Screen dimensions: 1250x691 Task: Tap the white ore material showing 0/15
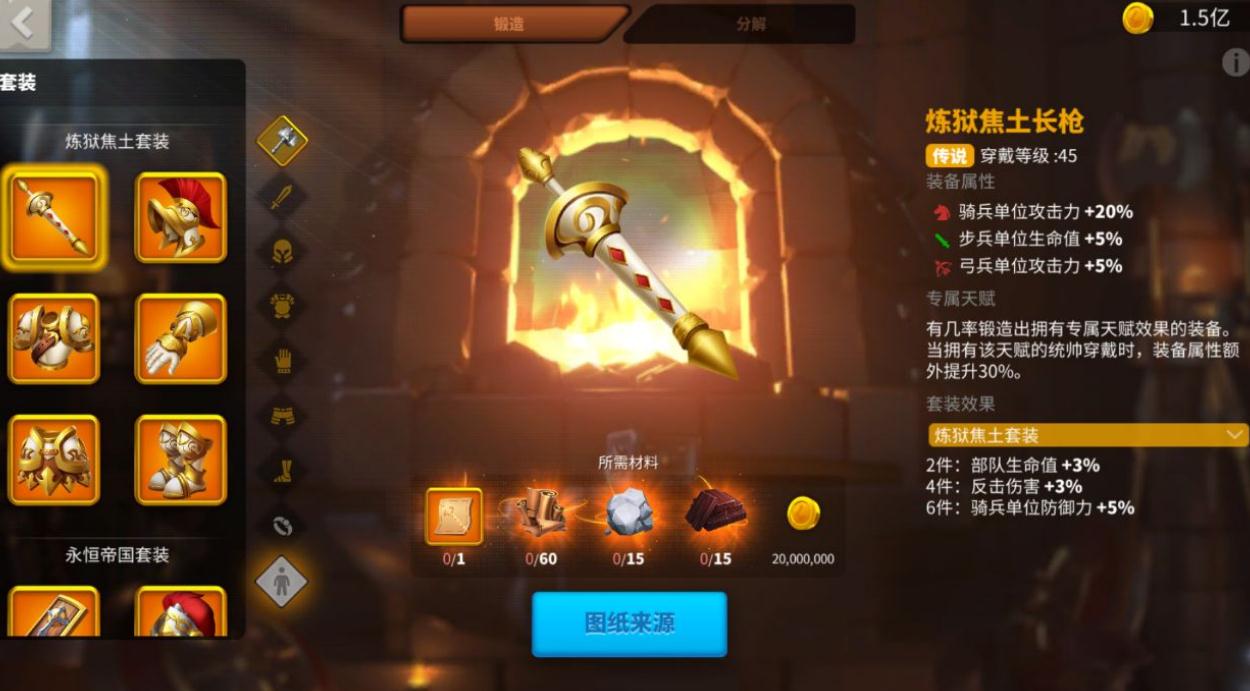pyautogui.click(x=628, y=514)
